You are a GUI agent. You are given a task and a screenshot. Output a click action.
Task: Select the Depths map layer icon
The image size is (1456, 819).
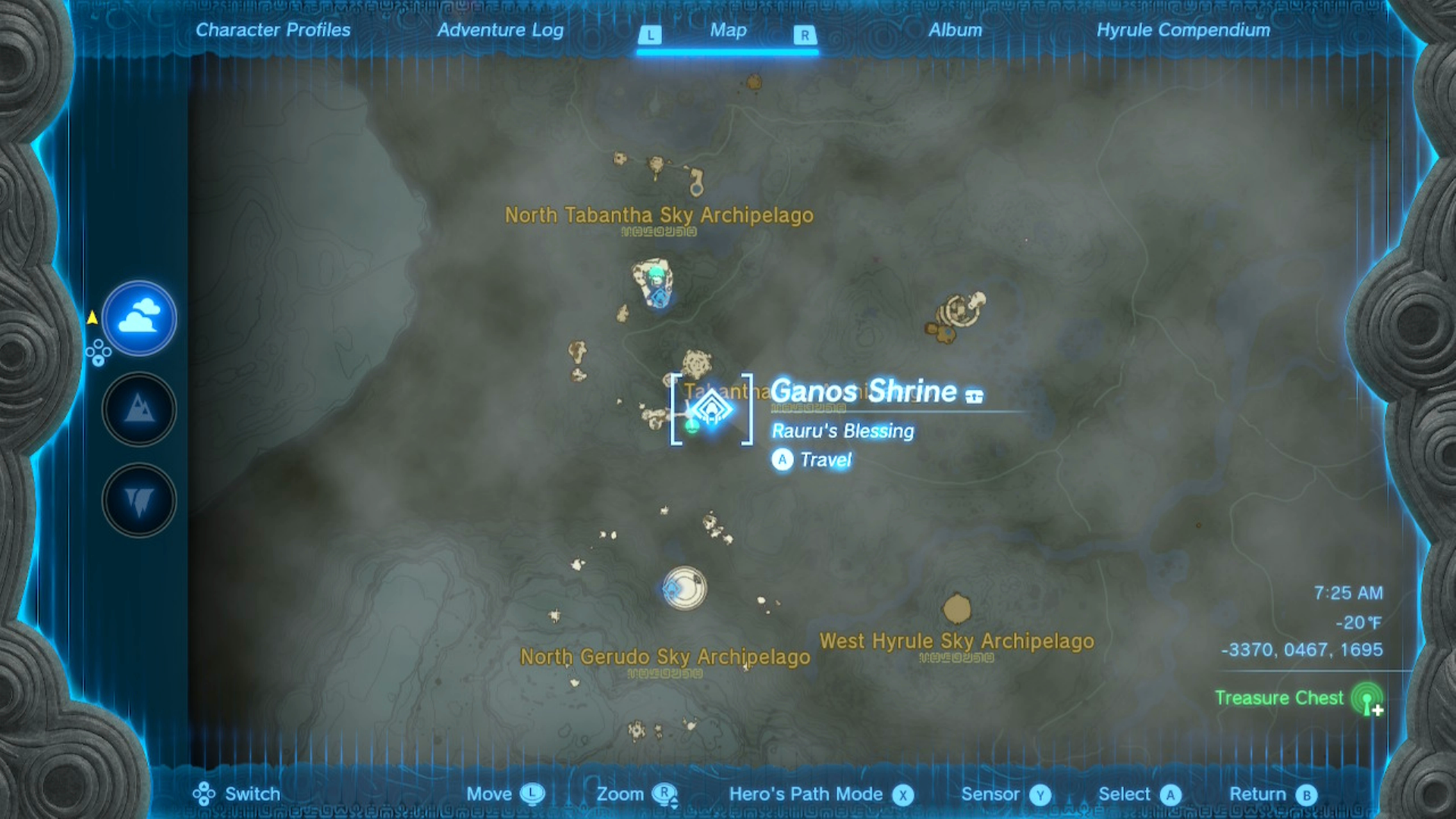(139, 498)
